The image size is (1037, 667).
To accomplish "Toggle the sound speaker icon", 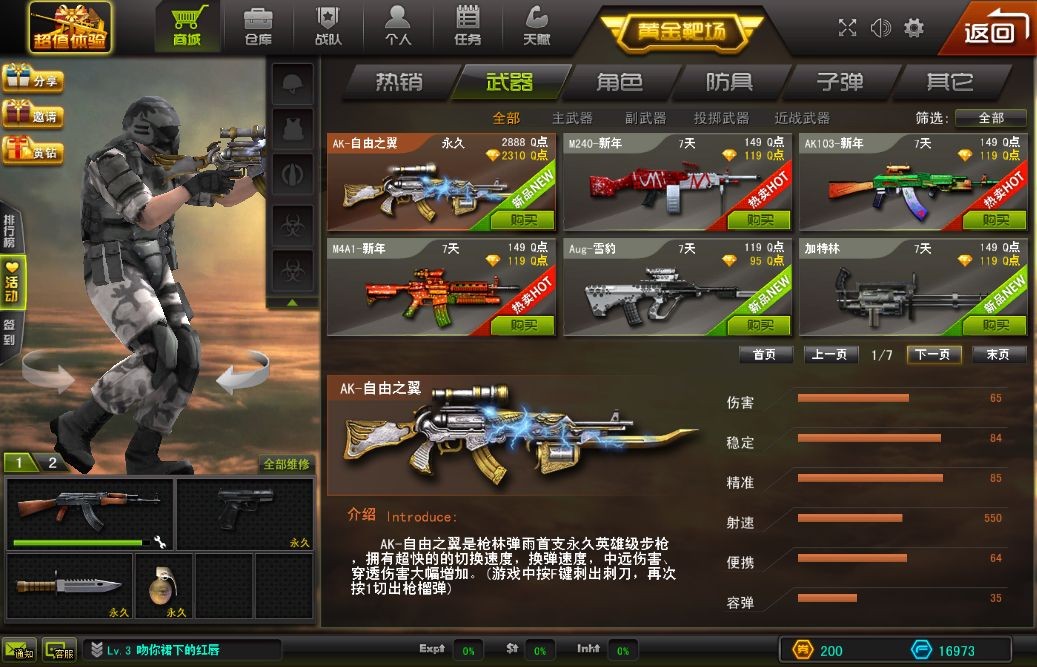I will coord(880,28).
